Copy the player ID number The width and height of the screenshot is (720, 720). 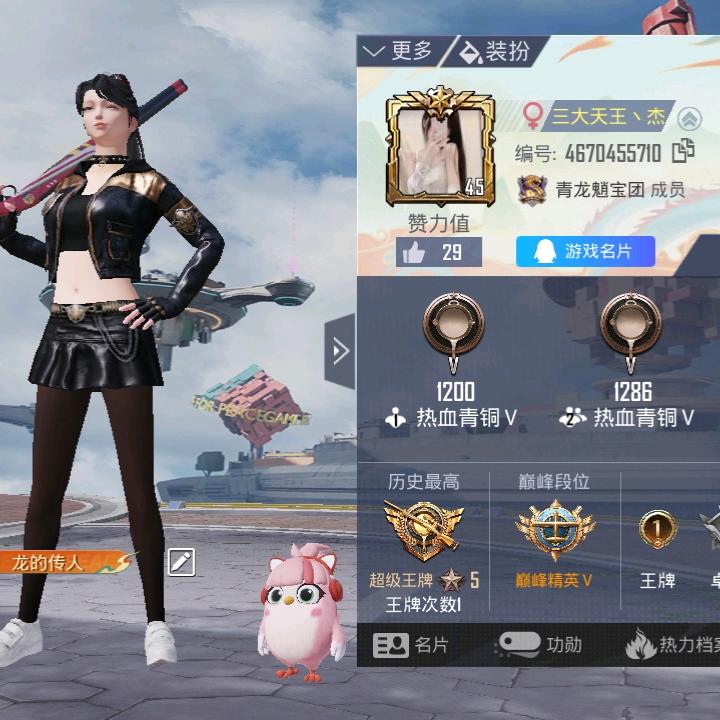[684, 152]
